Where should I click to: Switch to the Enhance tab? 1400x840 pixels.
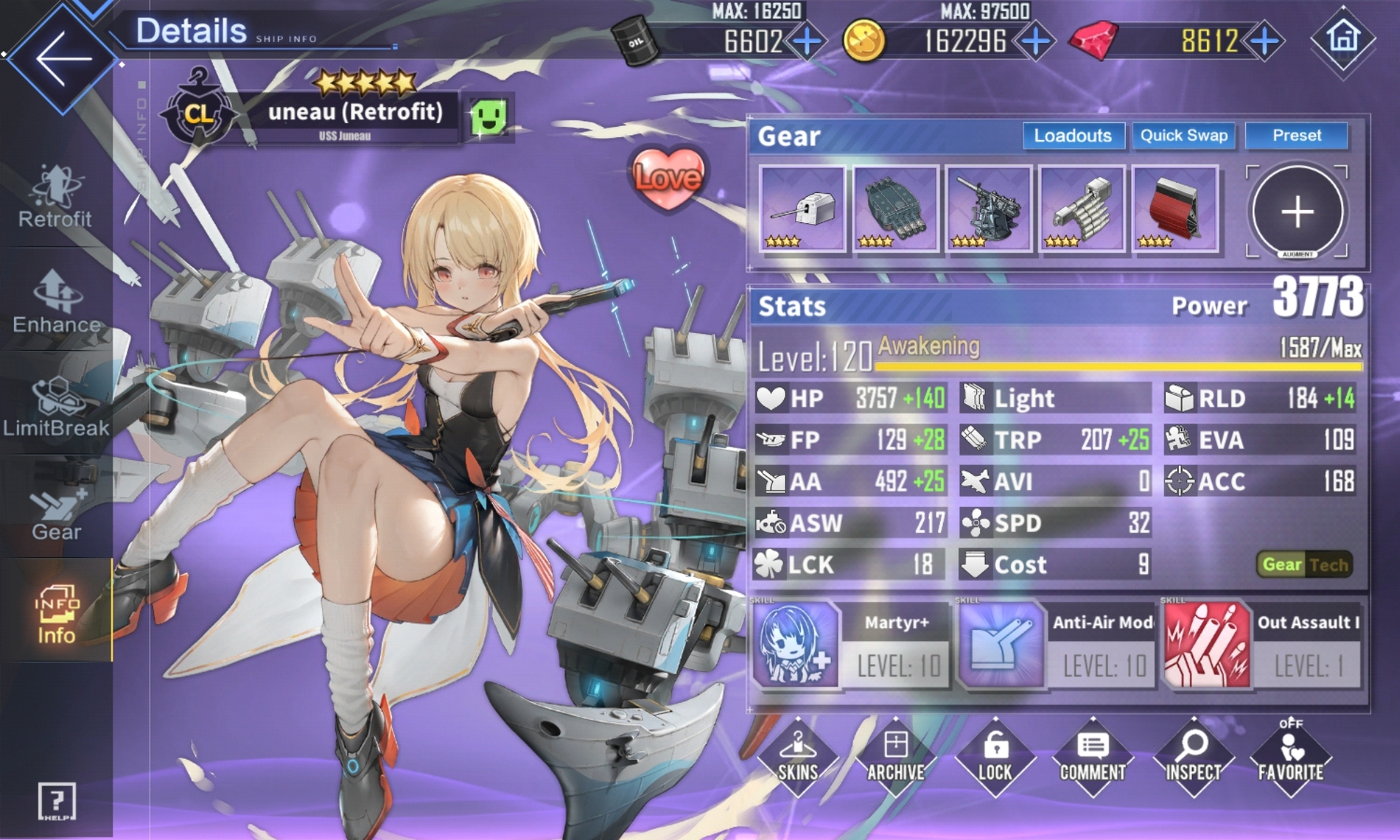(x=56, y=303)
